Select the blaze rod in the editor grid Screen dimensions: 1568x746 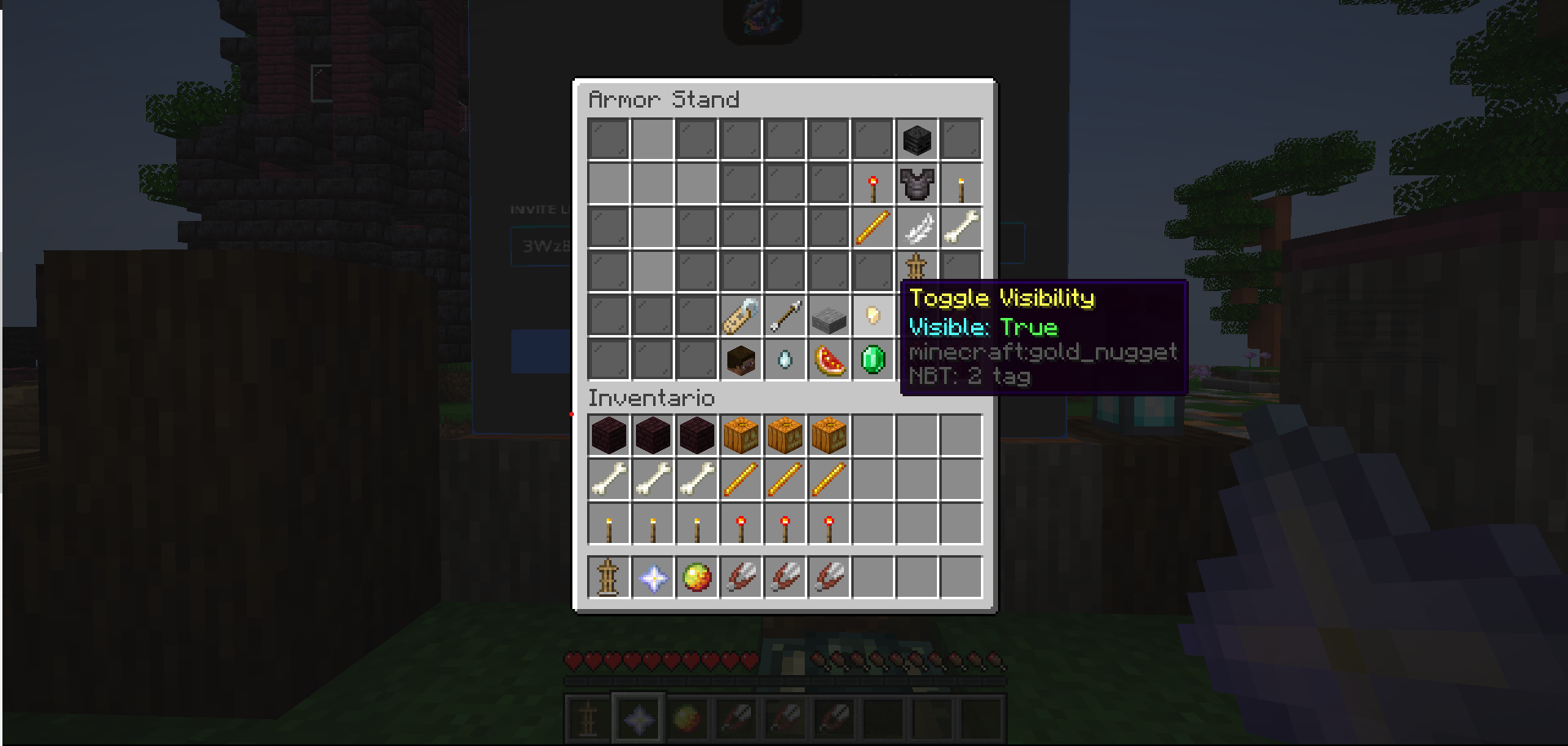click(872, 227)
